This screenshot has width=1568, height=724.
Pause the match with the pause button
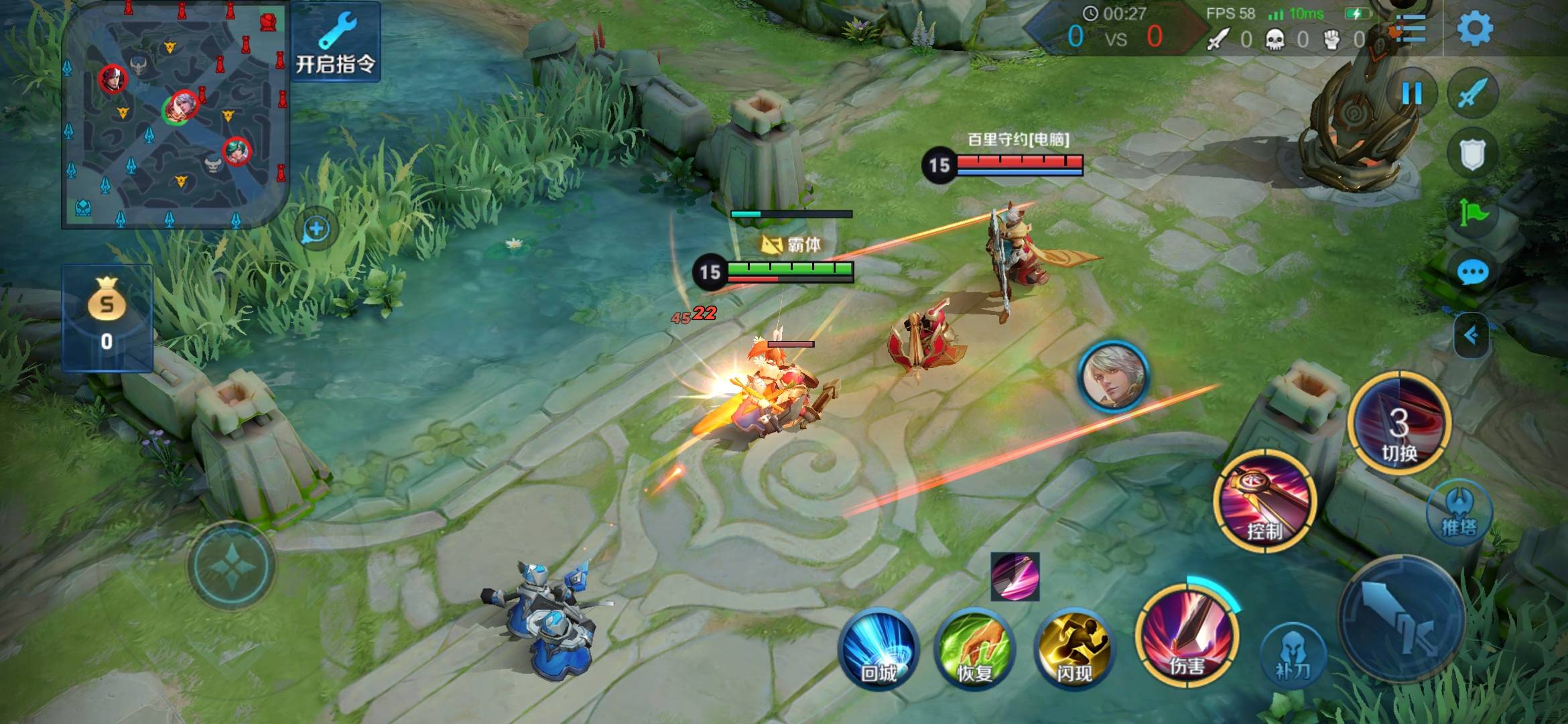pos(1412,94)
